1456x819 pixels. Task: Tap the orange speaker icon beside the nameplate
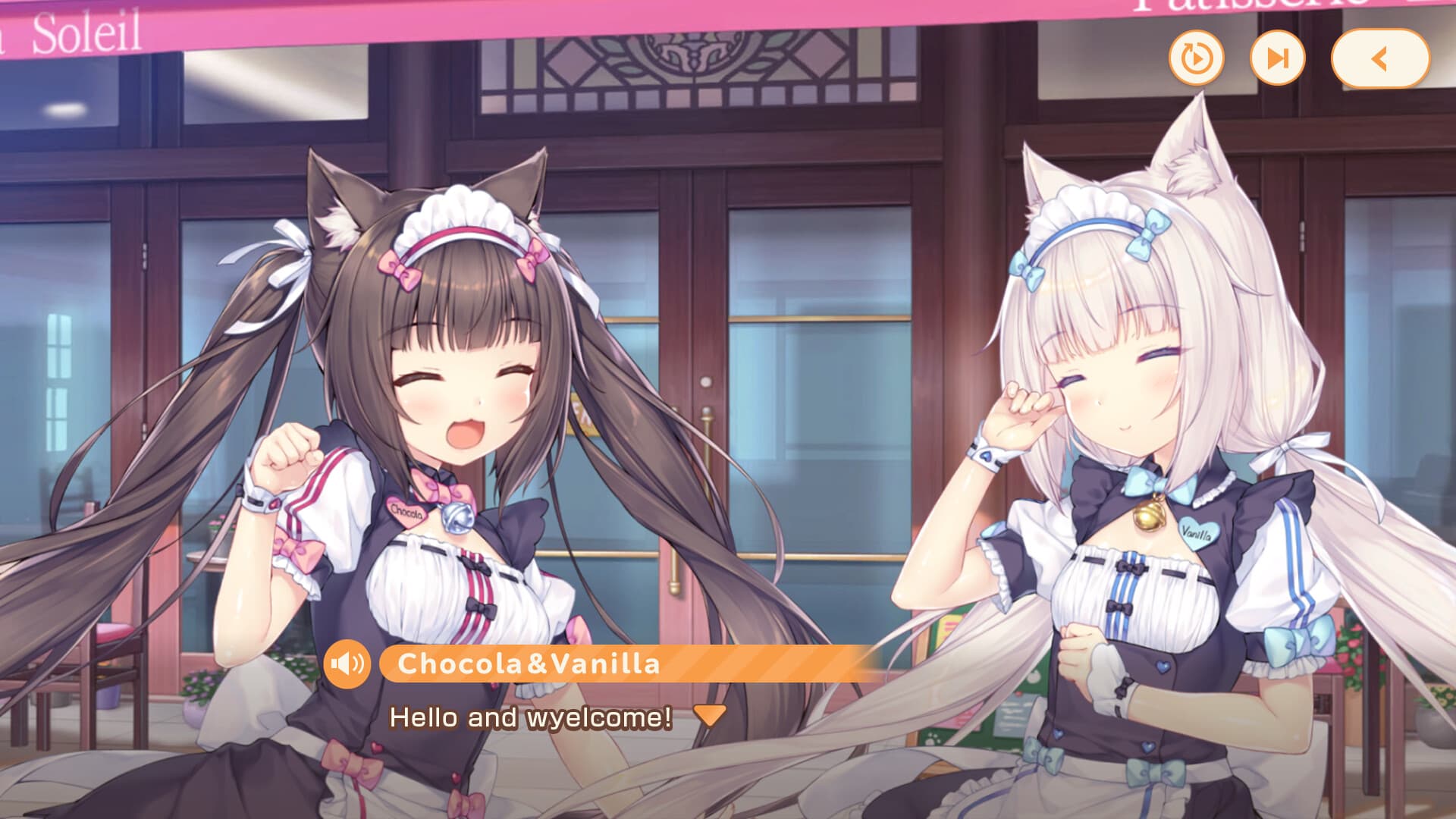click(x=349, y=666)
